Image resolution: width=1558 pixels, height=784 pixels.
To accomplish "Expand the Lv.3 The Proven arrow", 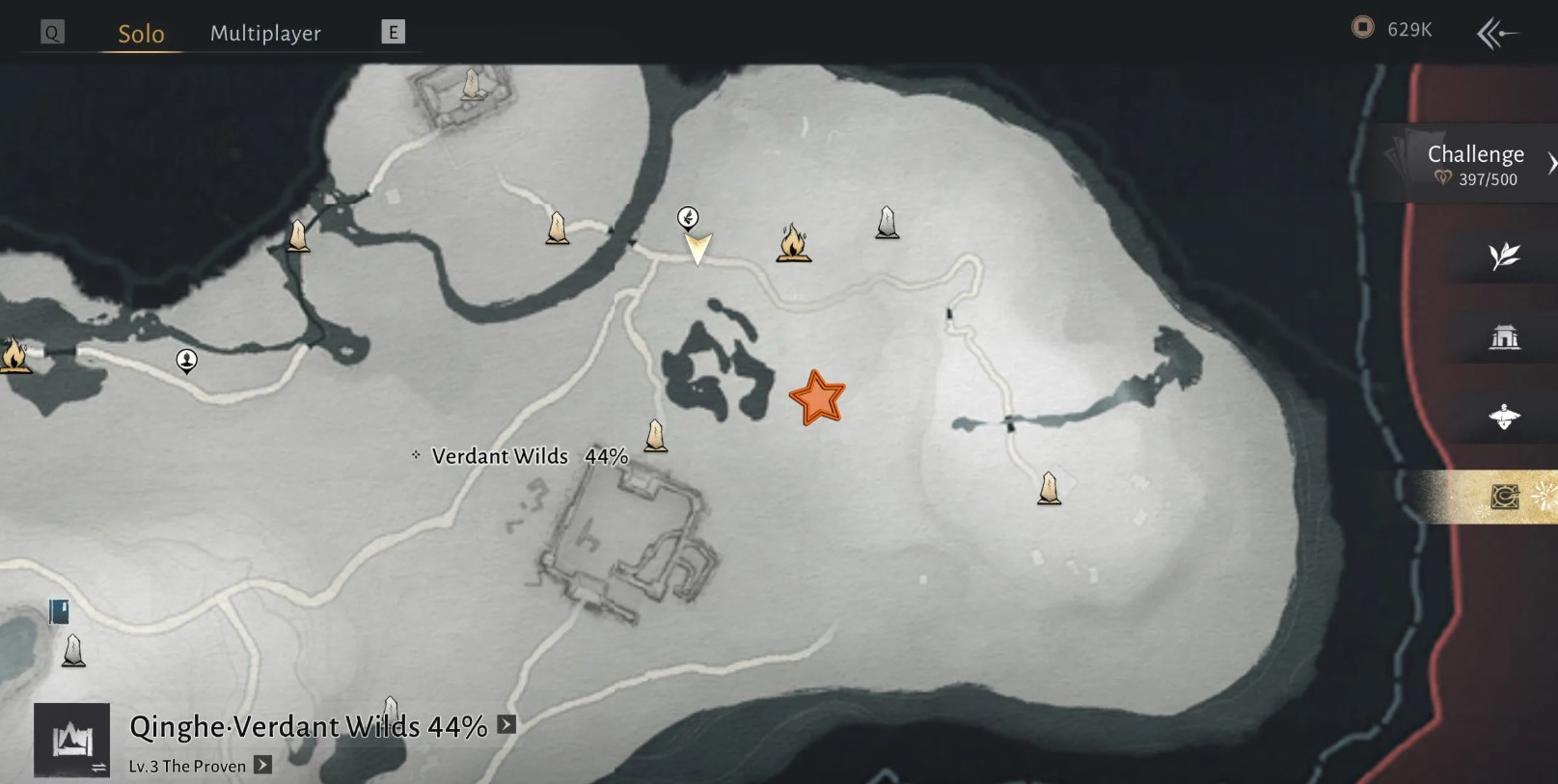I will point(262,766).
